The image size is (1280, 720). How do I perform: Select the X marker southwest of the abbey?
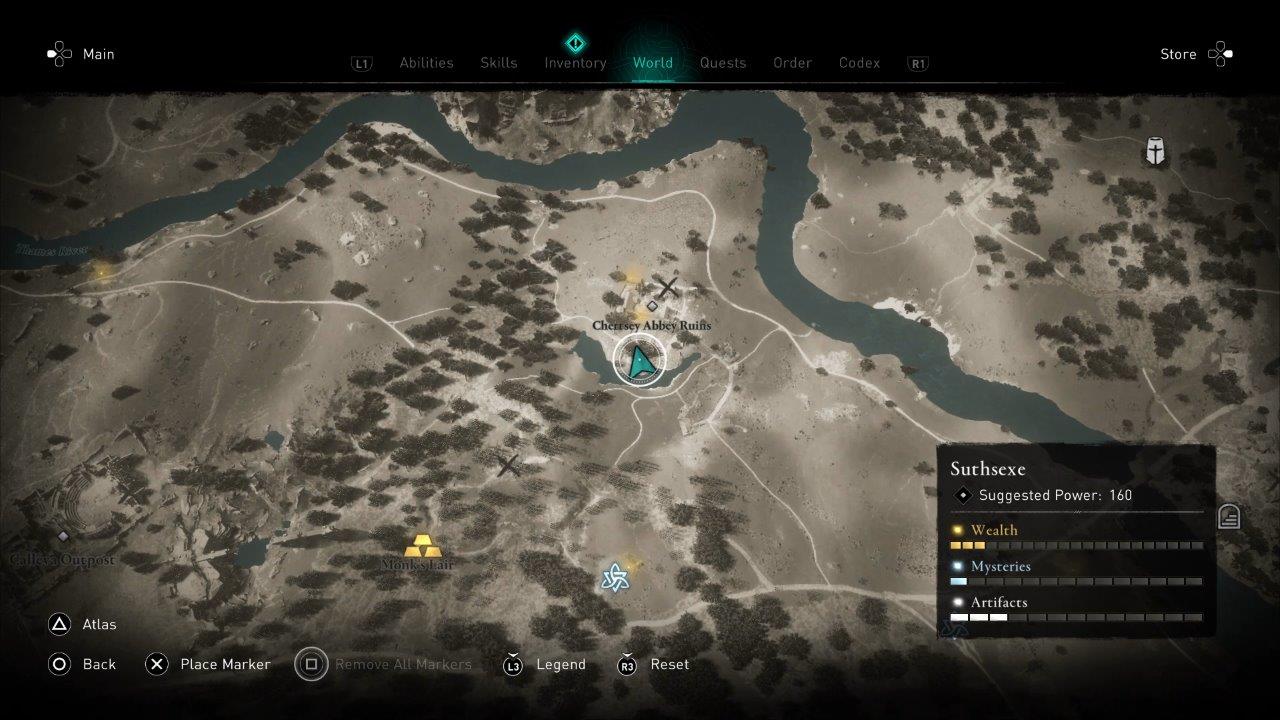[508, 465]
